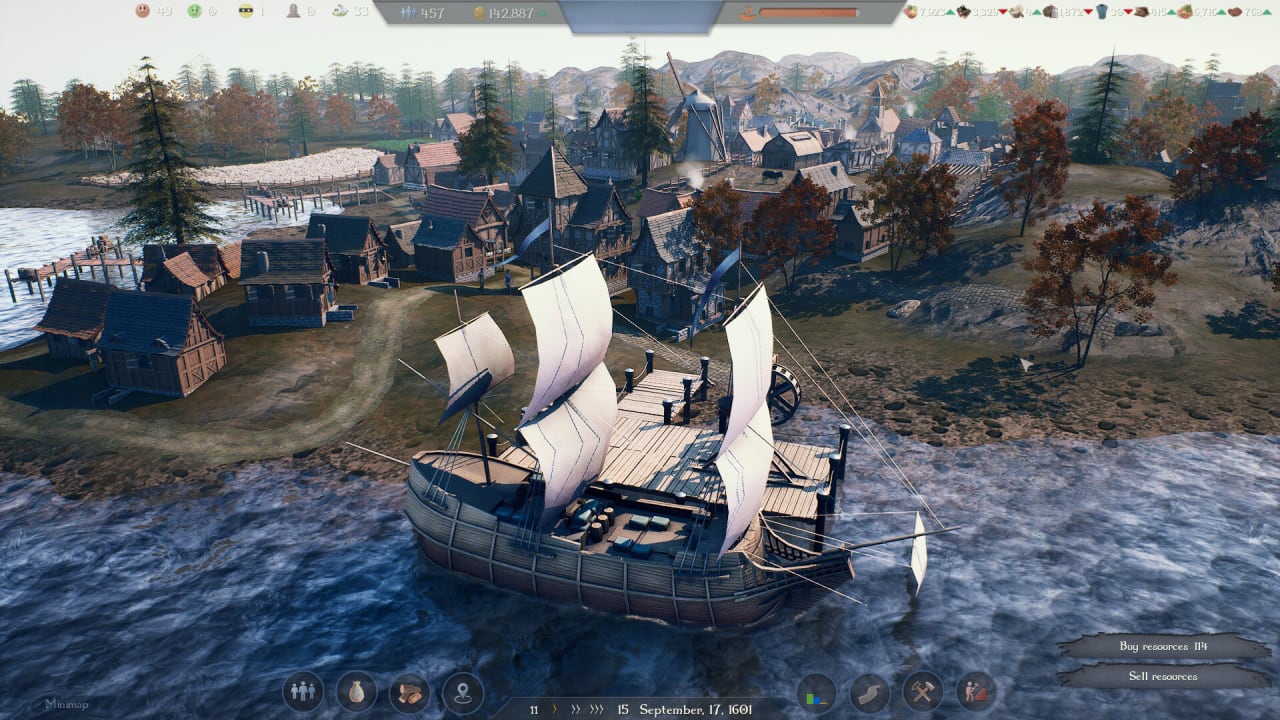Open the Sell resources option

[x=1163, y=676]
